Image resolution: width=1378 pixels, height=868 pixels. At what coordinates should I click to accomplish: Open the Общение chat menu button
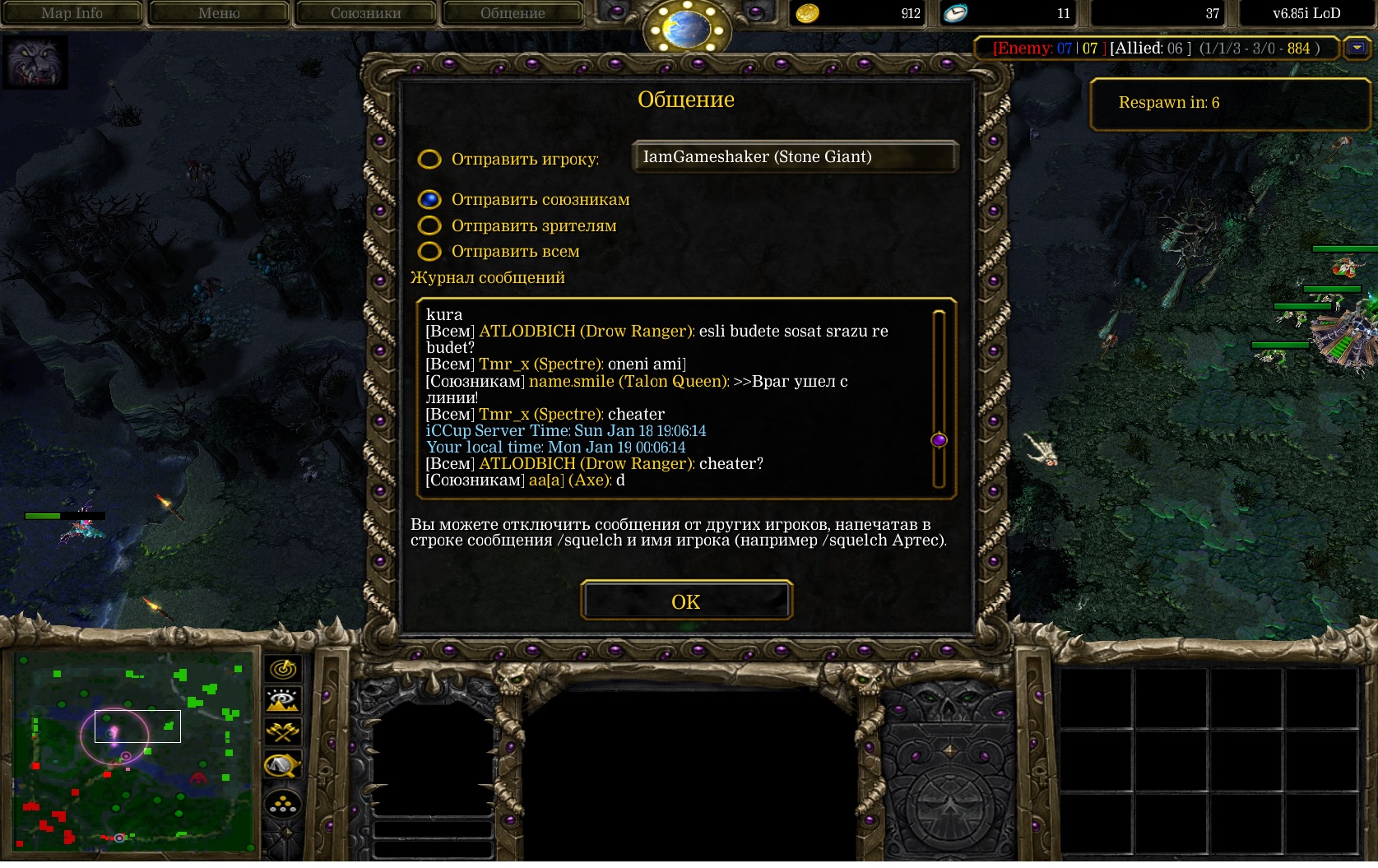pos(513,13)
